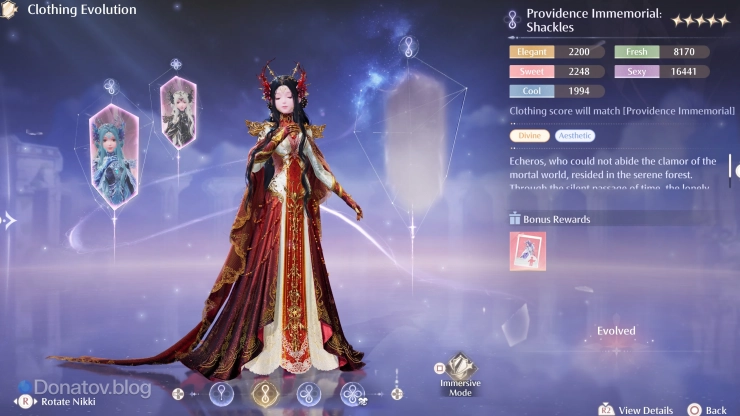Click the Aesthetic style tag

click(x=574, y=136)
